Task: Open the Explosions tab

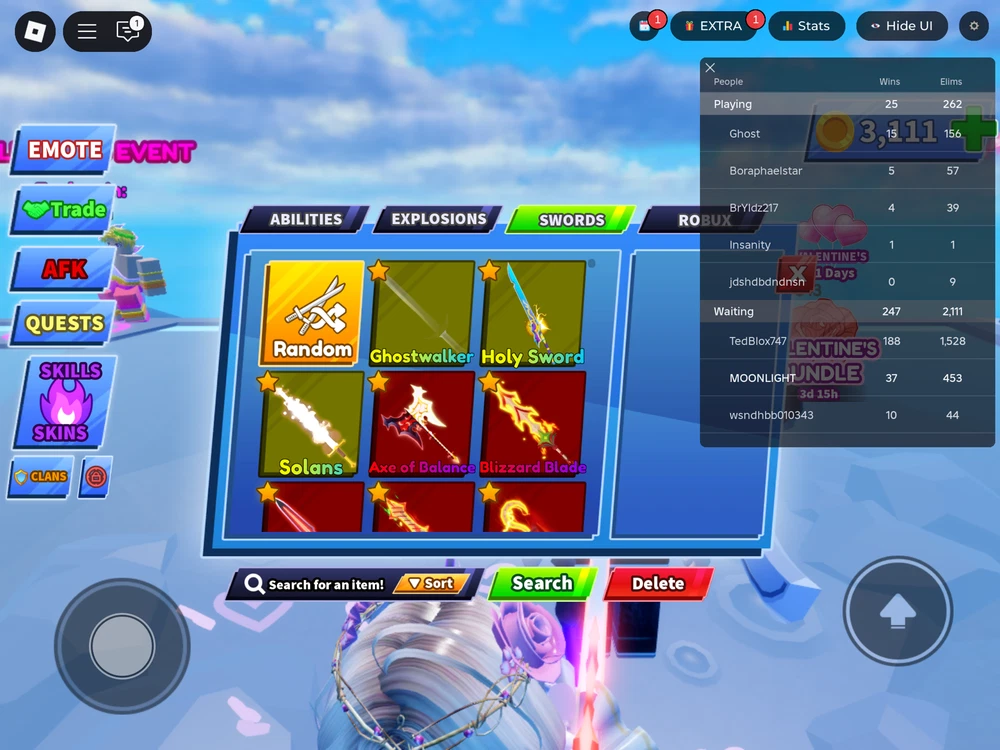Action: (x=438, y=220)
